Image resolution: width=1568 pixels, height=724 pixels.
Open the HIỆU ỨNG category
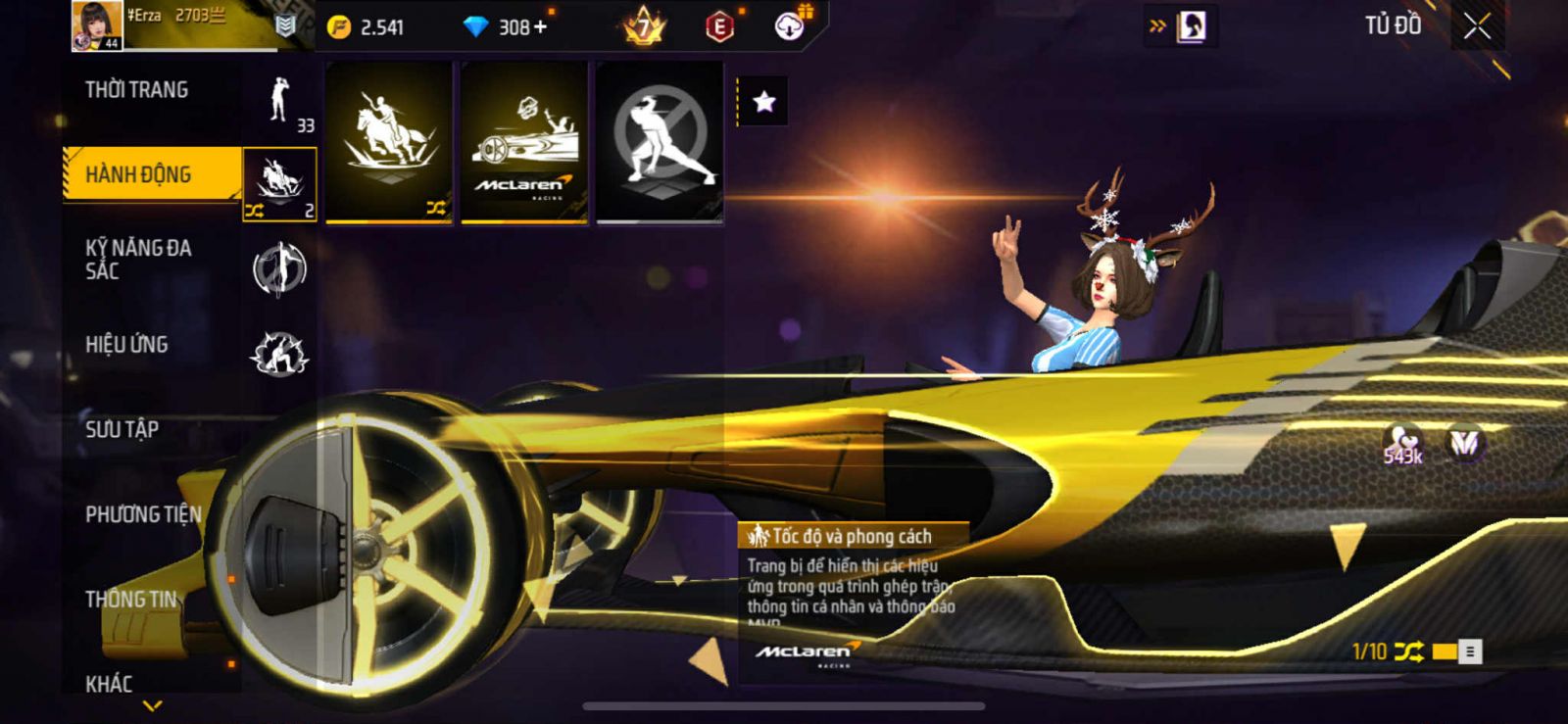(126, 345)
